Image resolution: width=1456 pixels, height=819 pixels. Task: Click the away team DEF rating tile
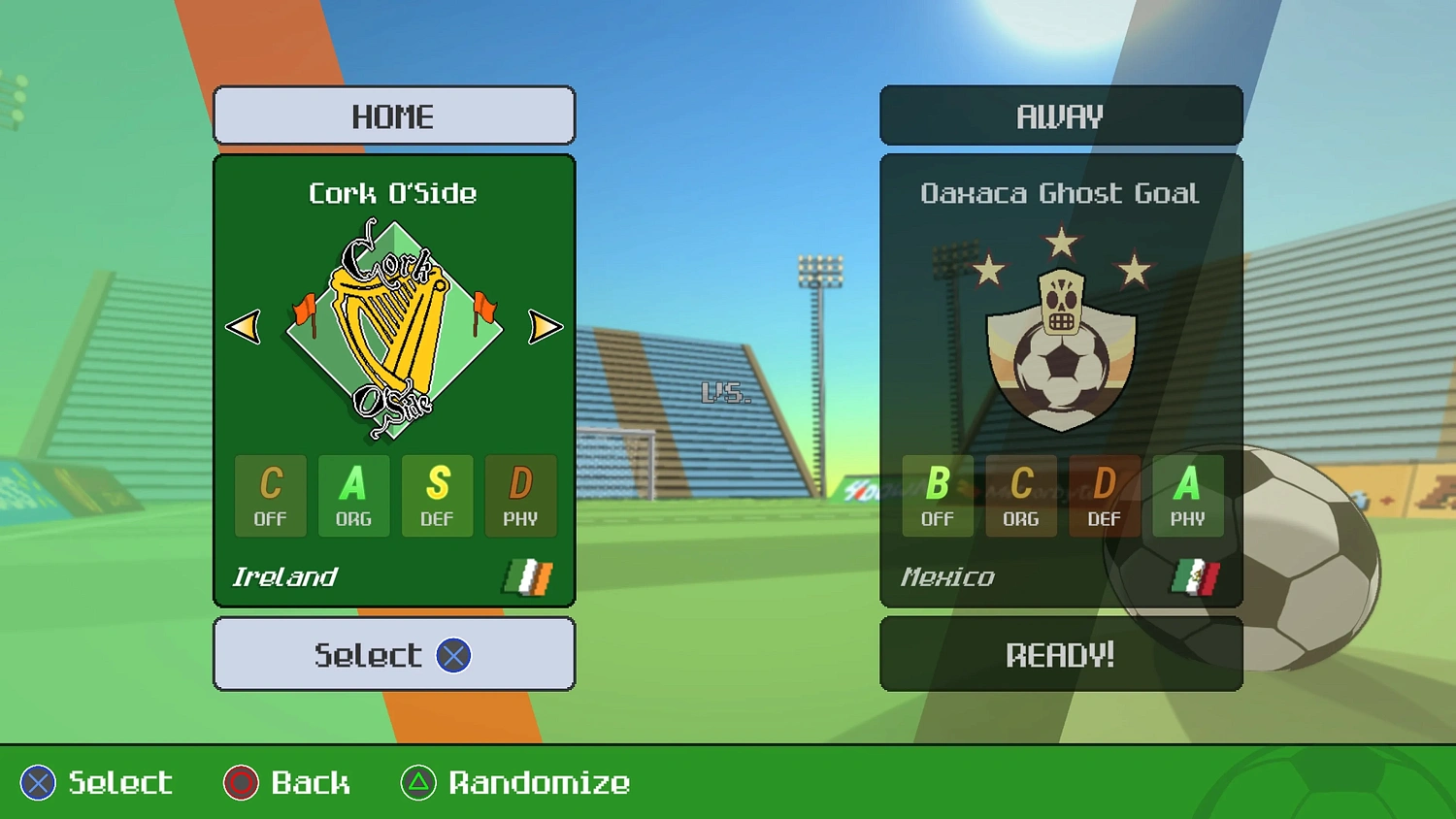click(x=1104, y=496)
